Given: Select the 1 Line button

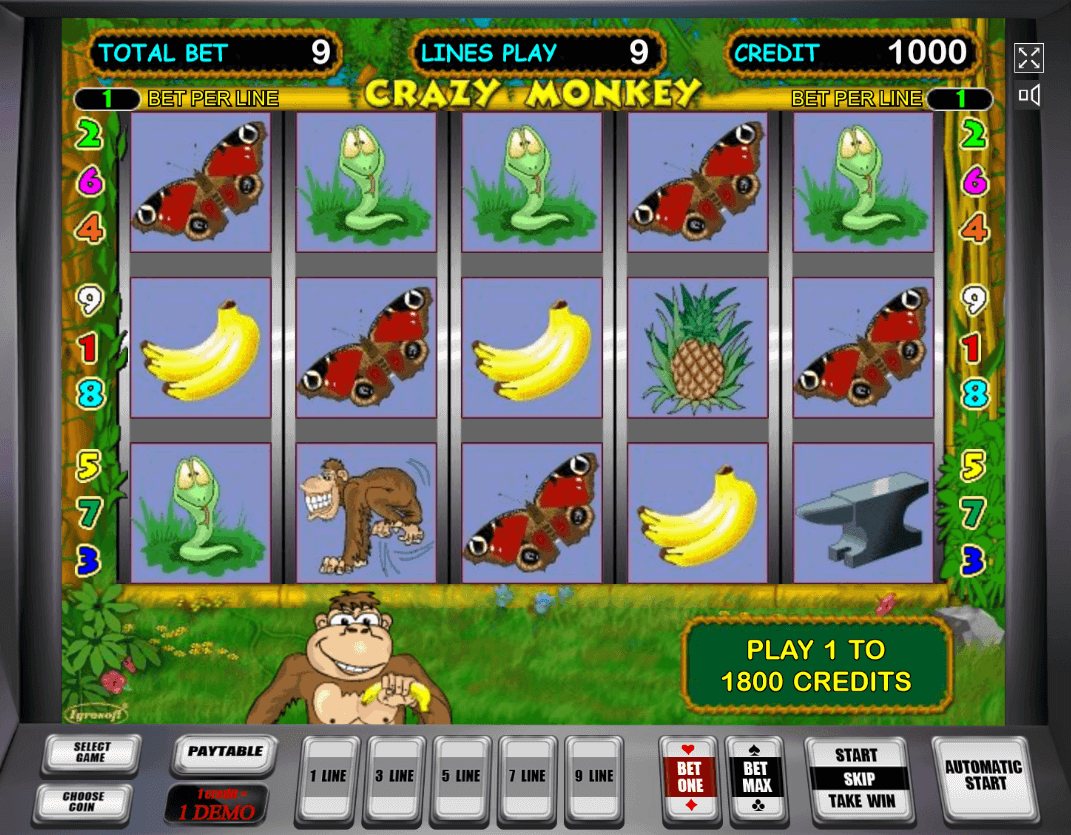Looking at the screenshot, I should point(328,777).
